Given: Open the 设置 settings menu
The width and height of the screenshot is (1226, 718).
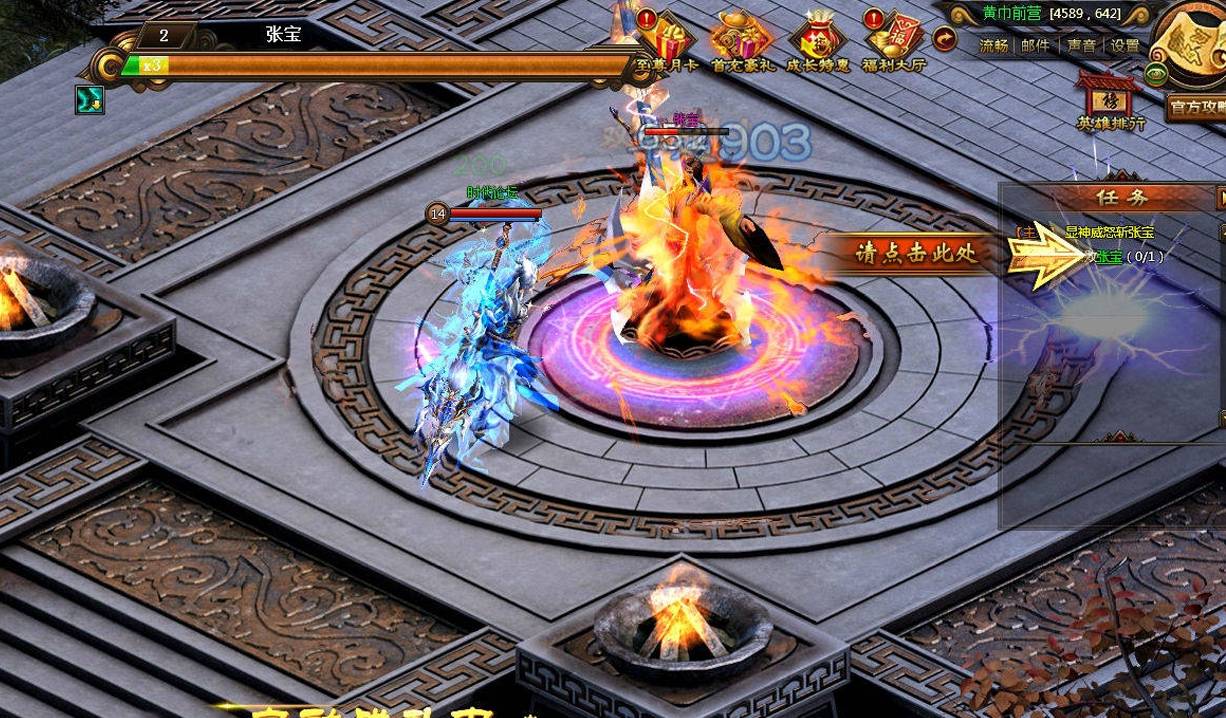Looking at the screenshot, I should (1125, 45).
